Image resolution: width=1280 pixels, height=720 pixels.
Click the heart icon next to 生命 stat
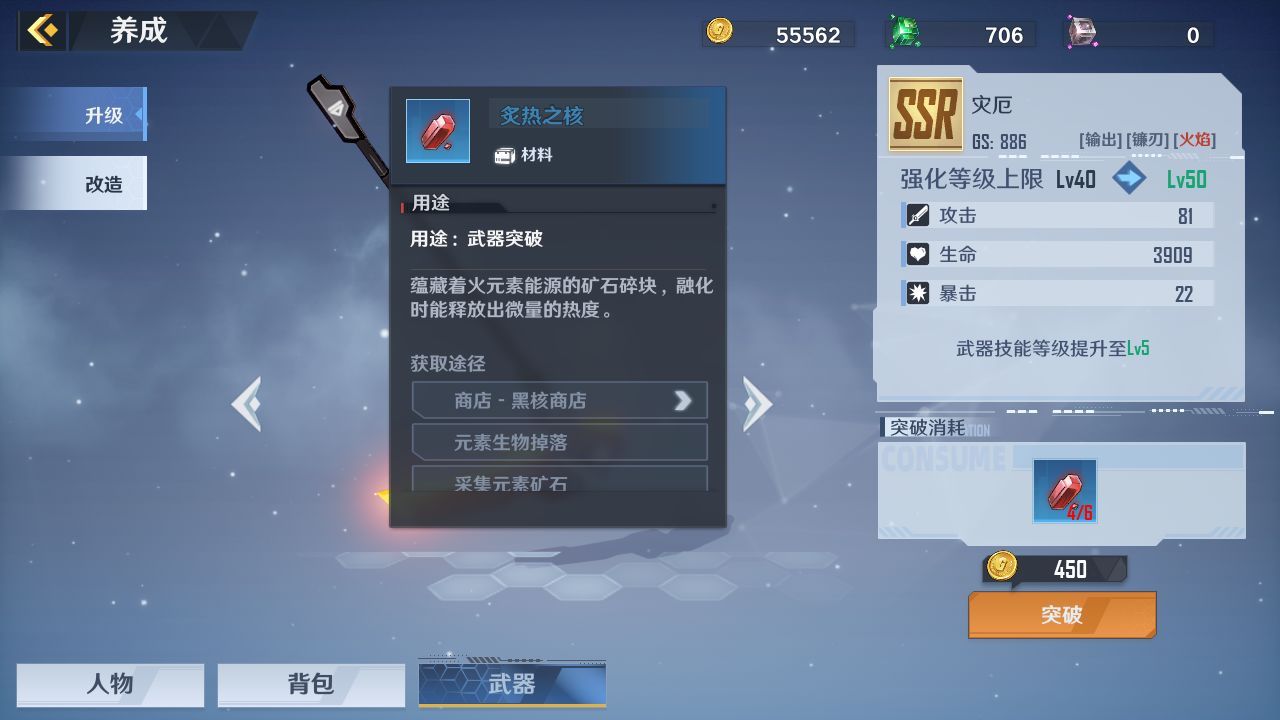[x=917, y=254]
